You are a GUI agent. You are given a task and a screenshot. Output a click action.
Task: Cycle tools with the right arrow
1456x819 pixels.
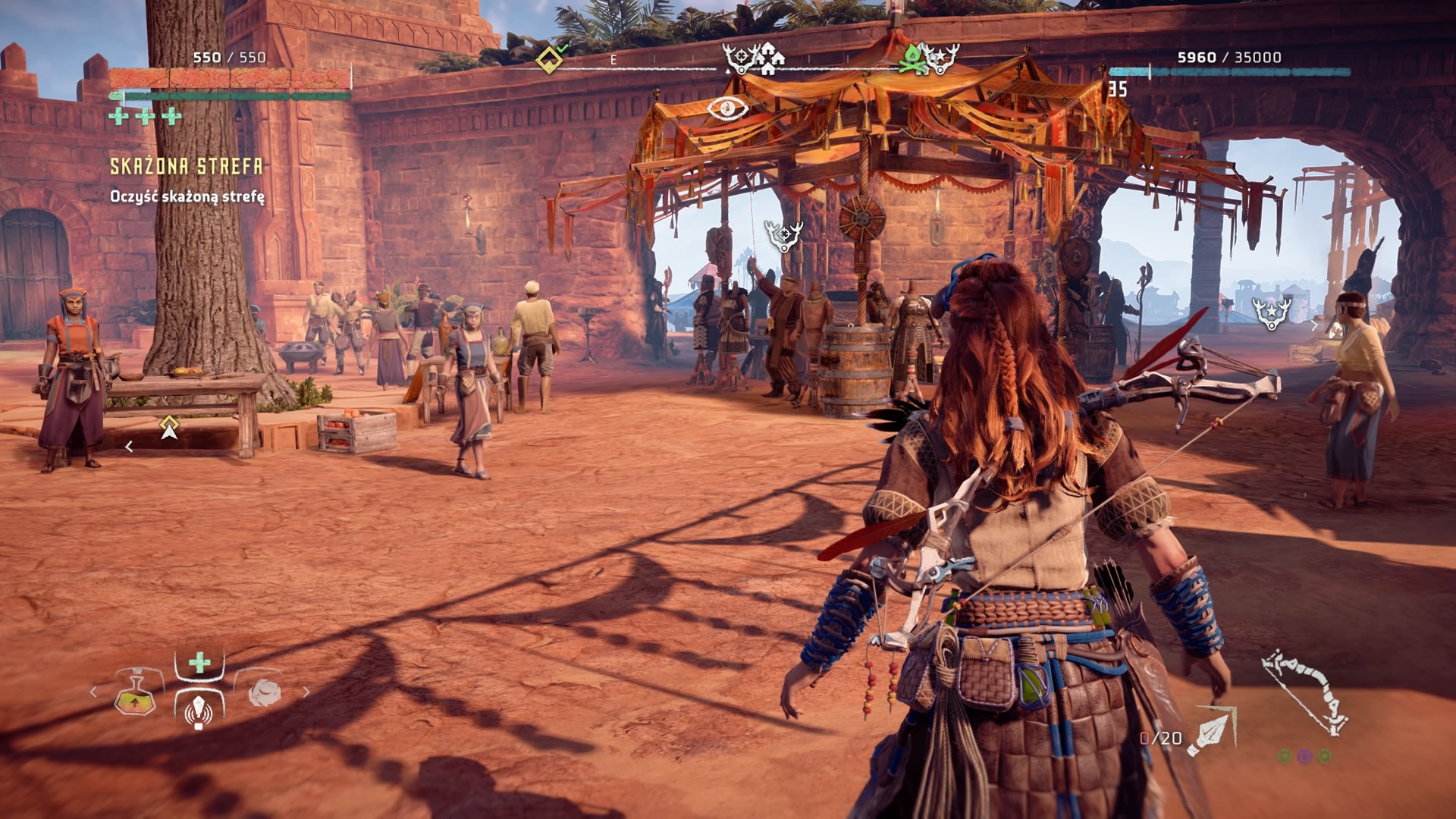pos(306,692)
